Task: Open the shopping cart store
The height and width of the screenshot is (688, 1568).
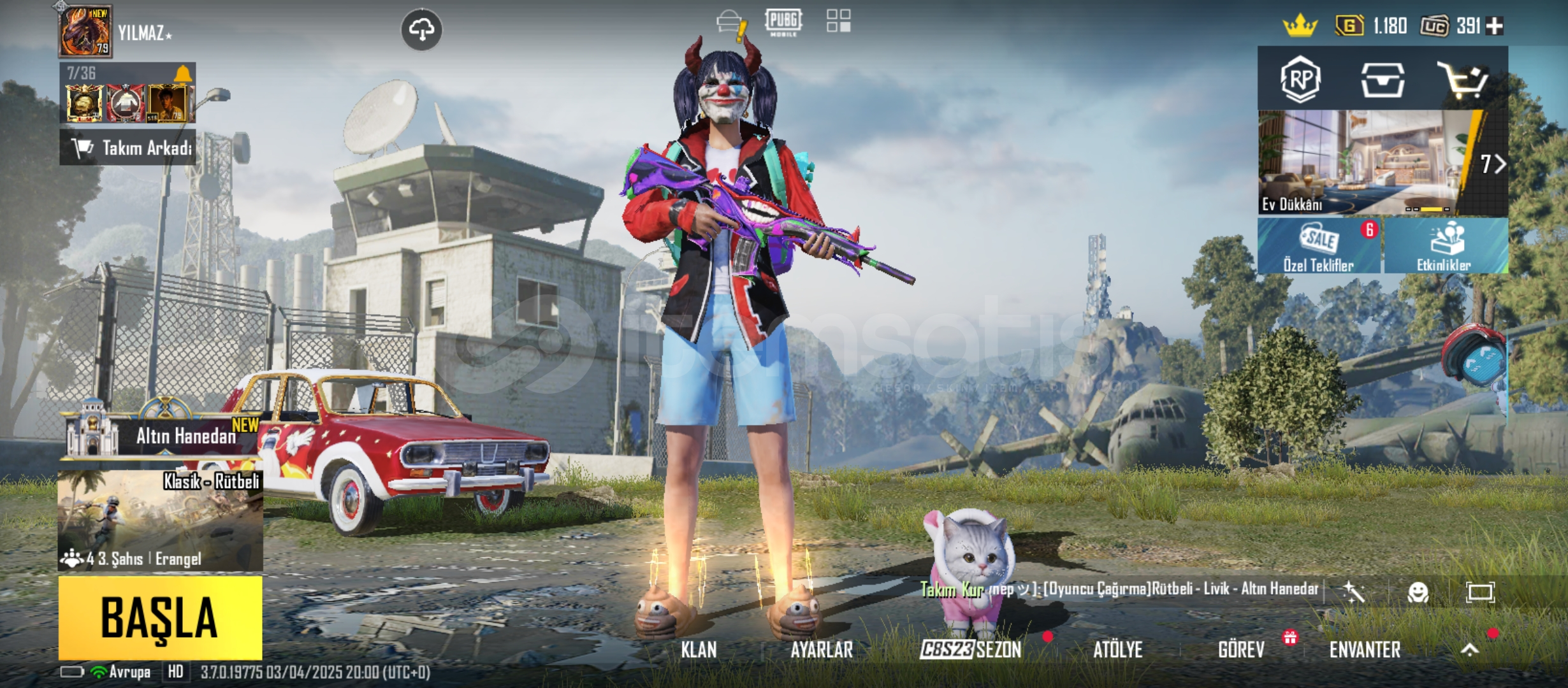Action: (x=1463, y=80)
